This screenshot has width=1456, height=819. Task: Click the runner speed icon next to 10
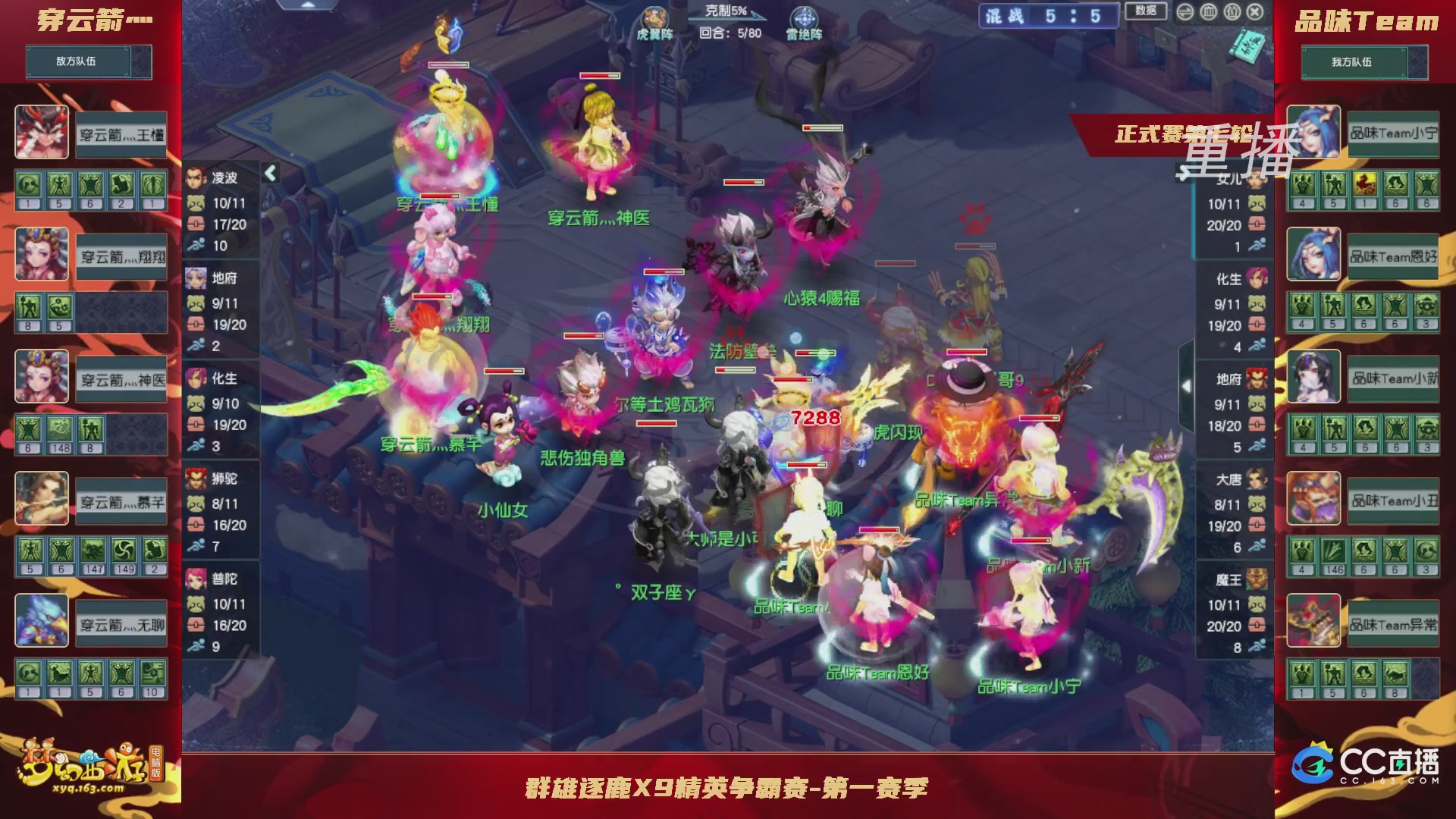coord(196,246)
